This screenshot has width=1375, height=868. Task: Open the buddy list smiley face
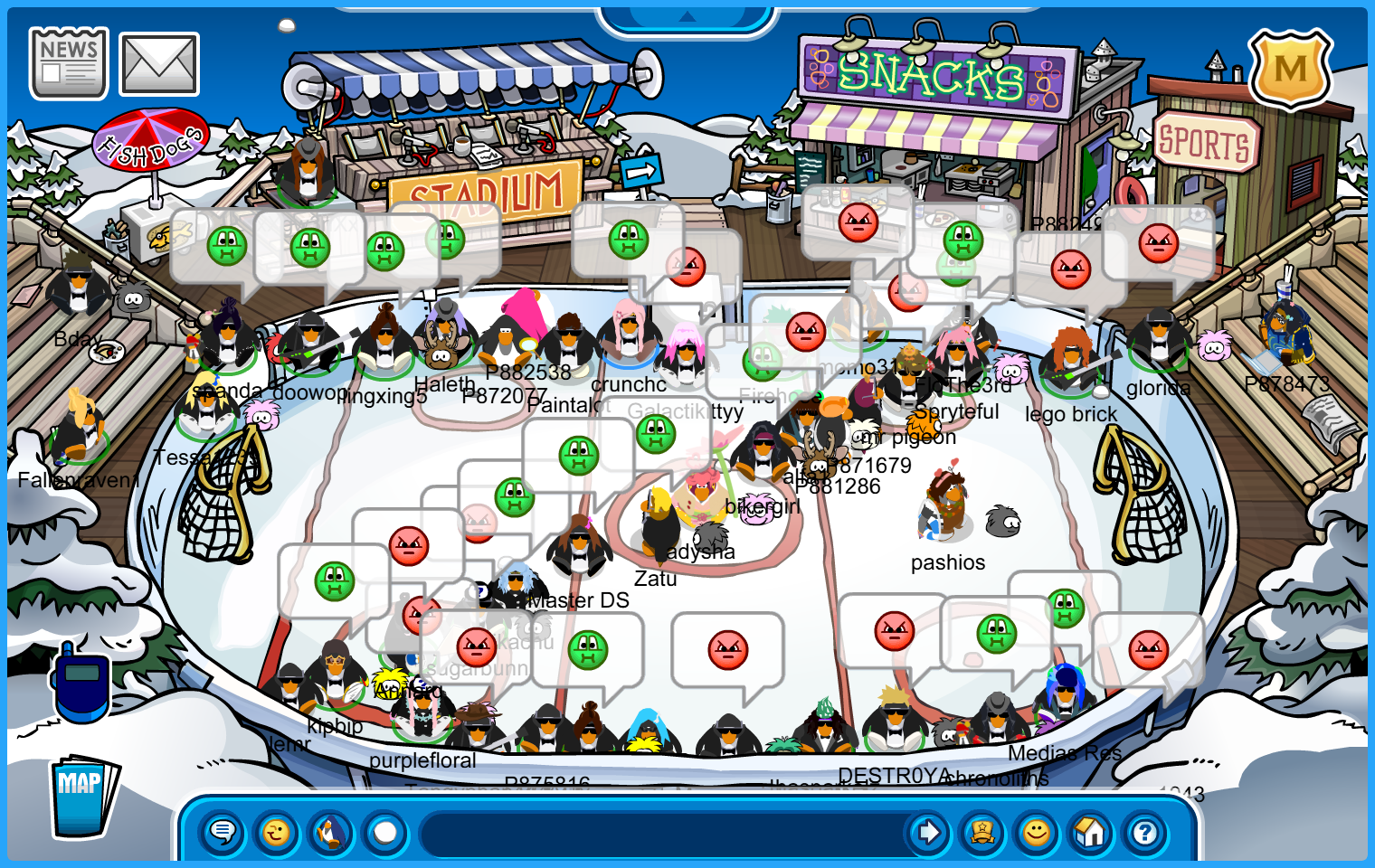(x=1037, y=832)
